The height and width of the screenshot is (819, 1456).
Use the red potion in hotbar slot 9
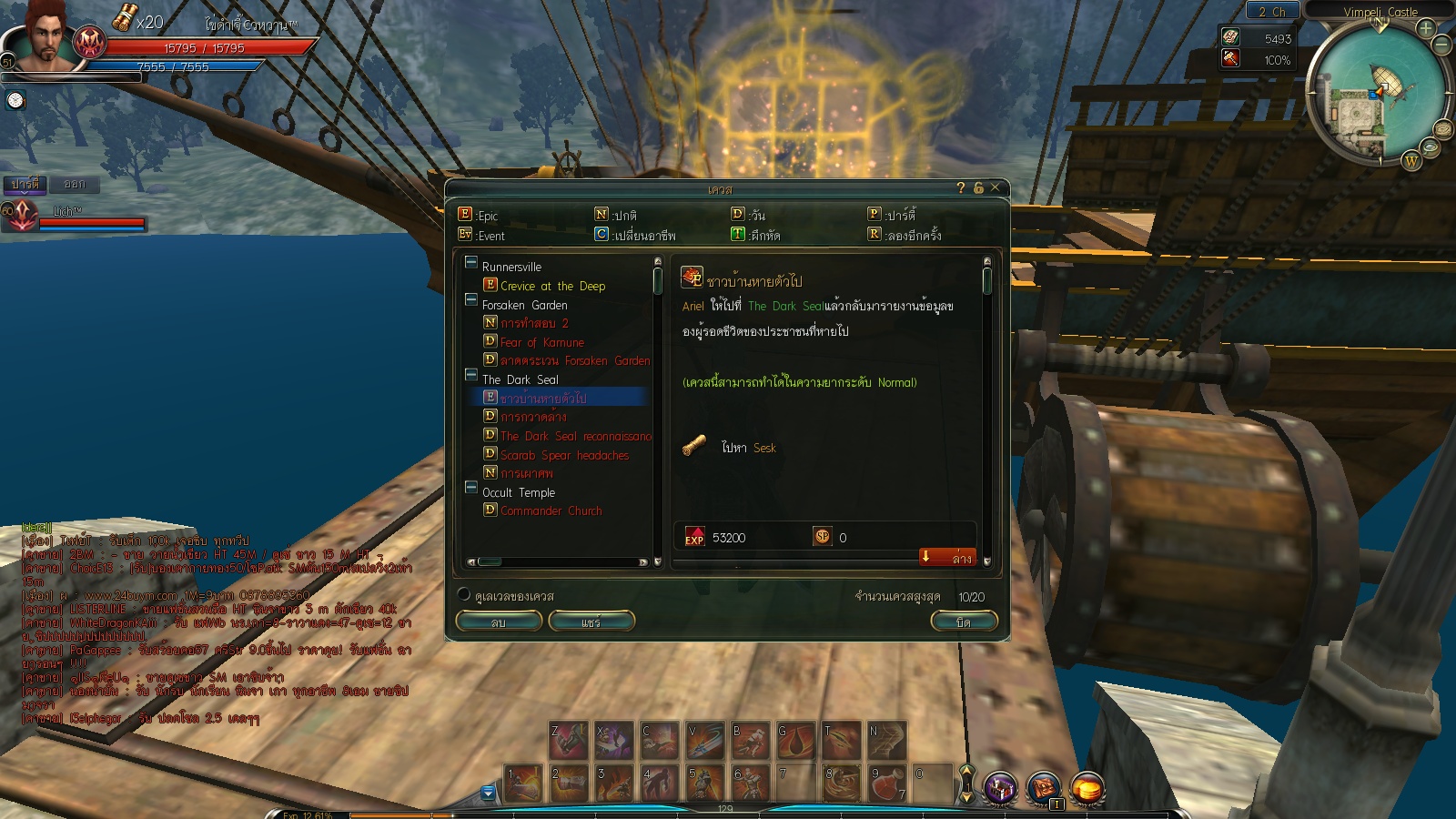pos(886,784)
